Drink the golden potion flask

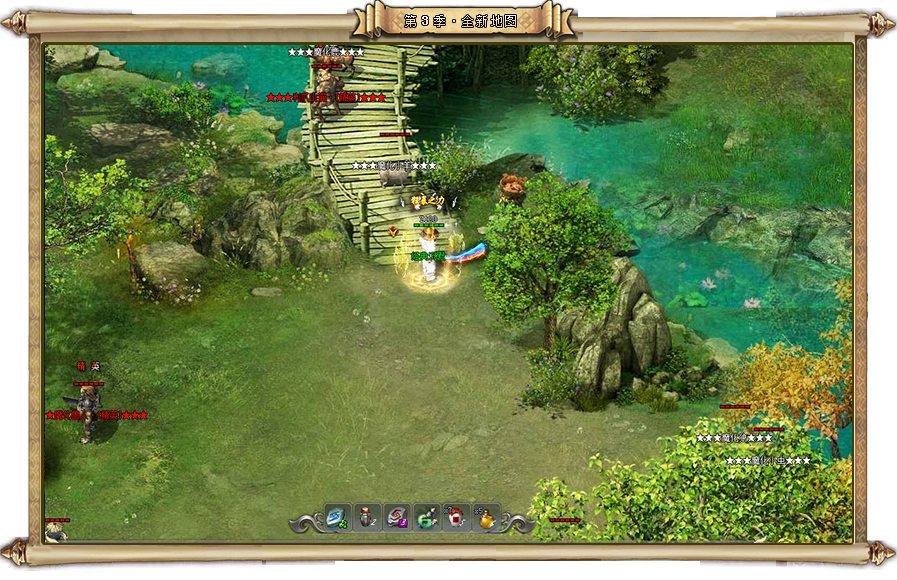[x=486, y=517]
